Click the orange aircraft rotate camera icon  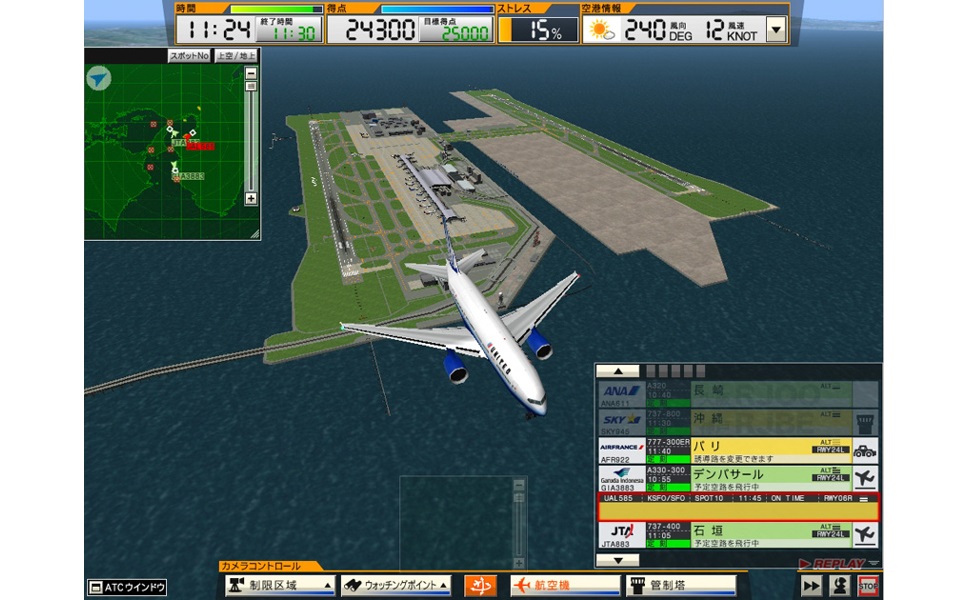[481, 586]
